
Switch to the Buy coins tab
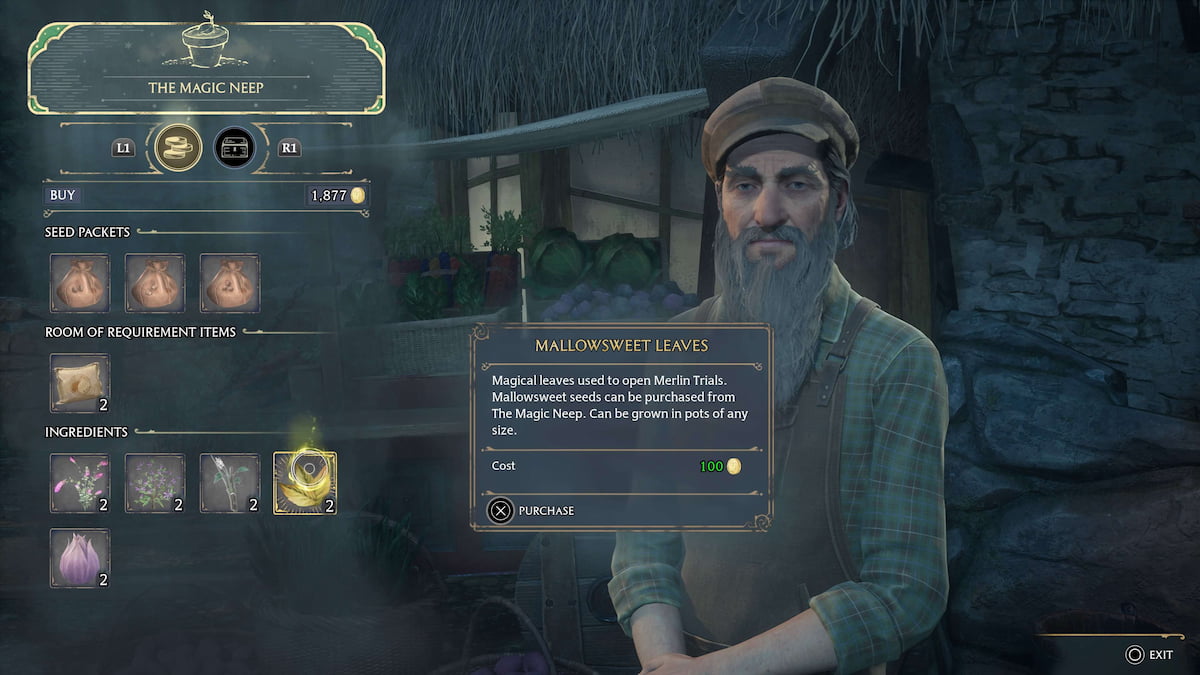[x=179, y=148]
